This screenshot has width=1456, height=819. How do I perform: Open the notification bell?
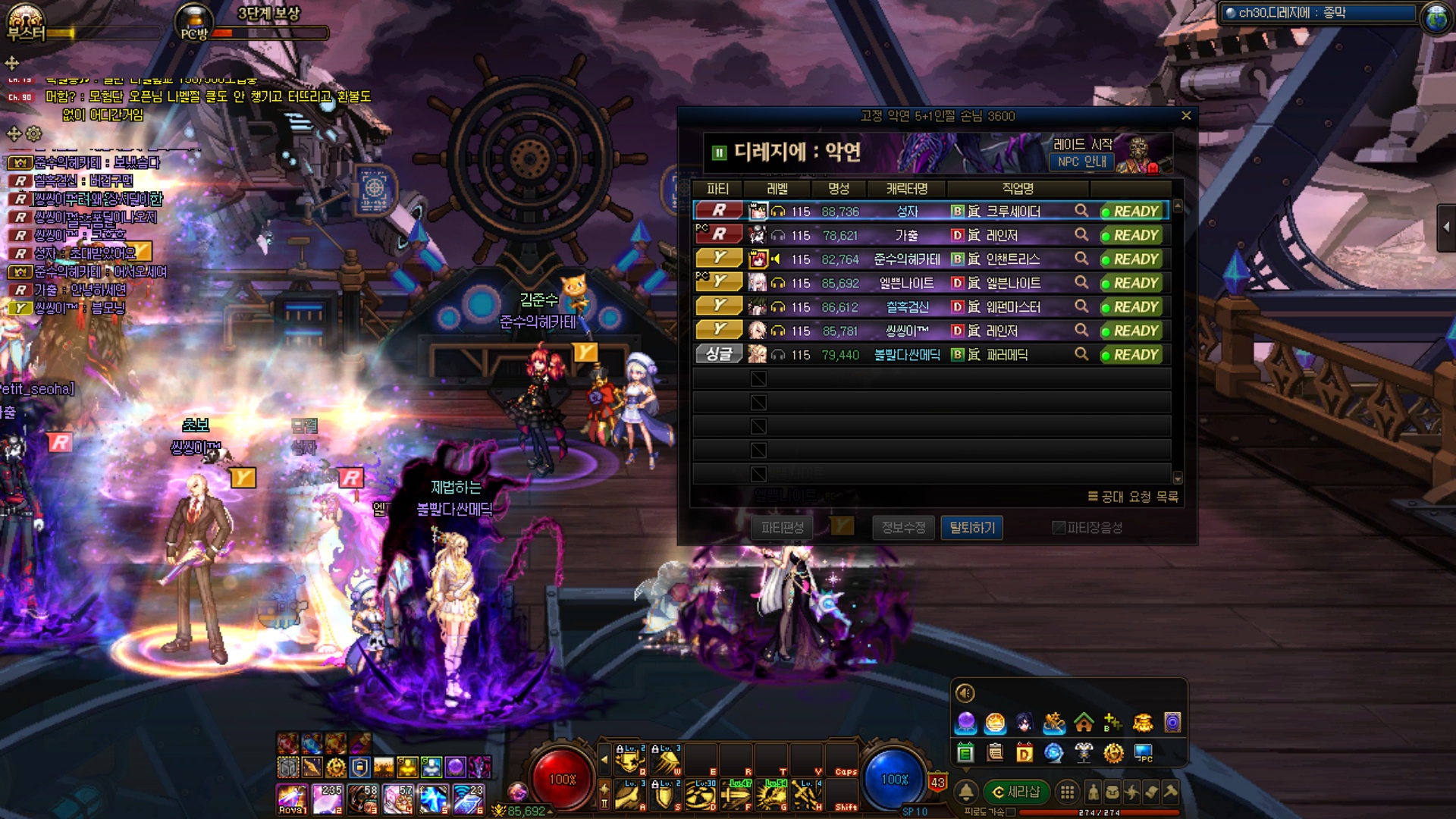tap(966, 792)
